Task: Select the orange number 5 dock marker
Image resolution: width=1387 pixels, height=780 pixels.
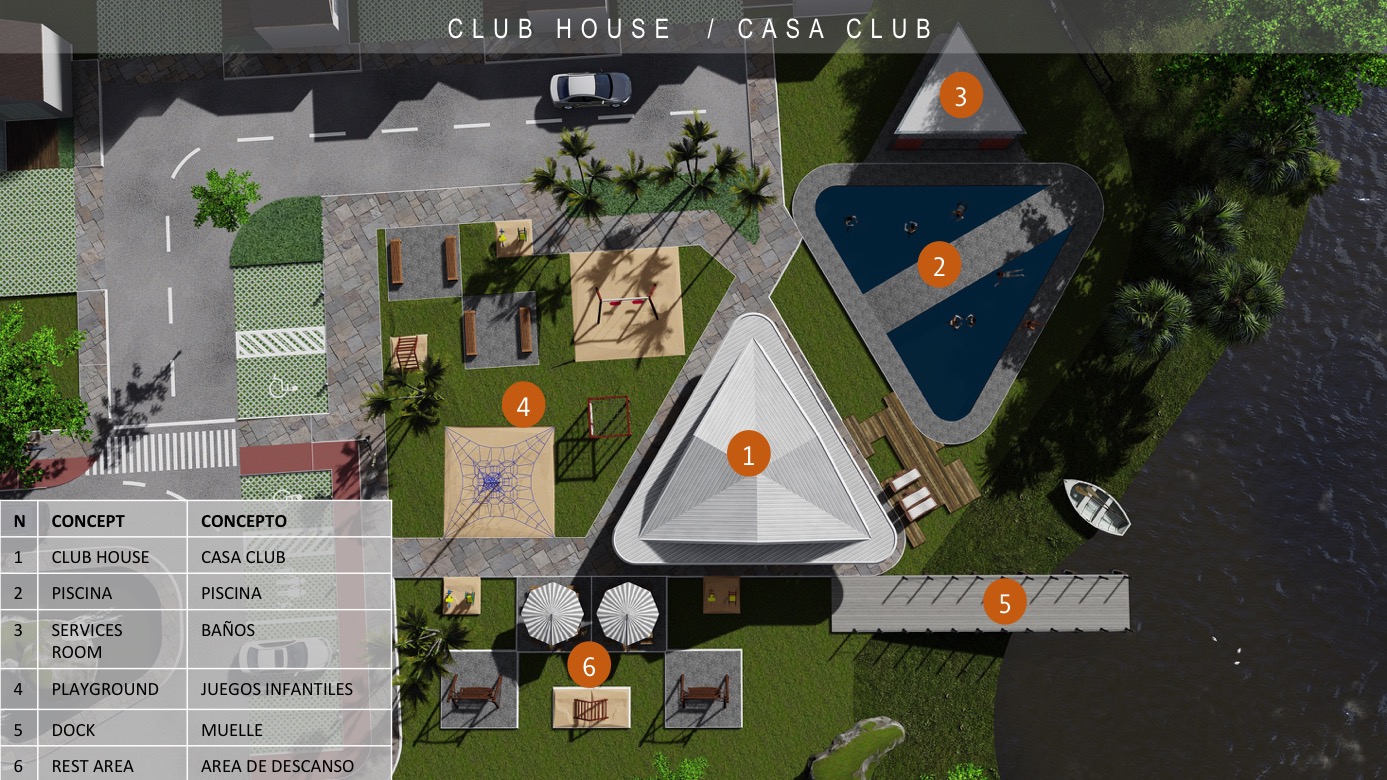Action: click(1004, 603)
